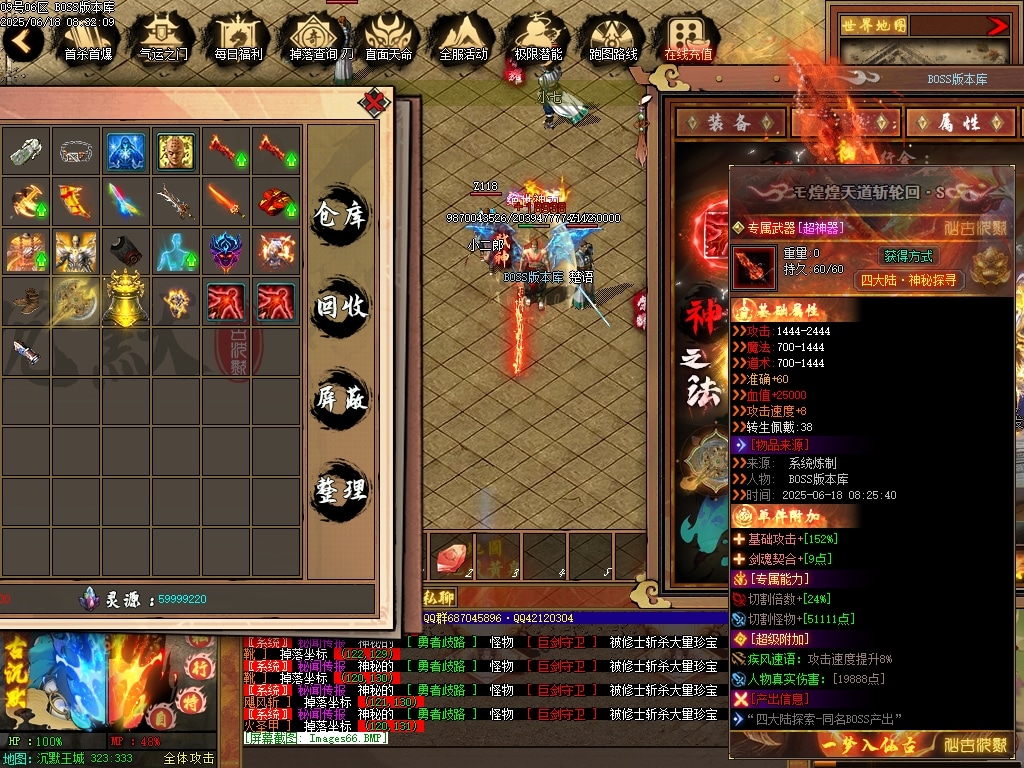Image resolution: width=1024 pixels, height=768 pixels.
Task: Open the 掉落查询 drop lookup
Action: tap(319, 40)
